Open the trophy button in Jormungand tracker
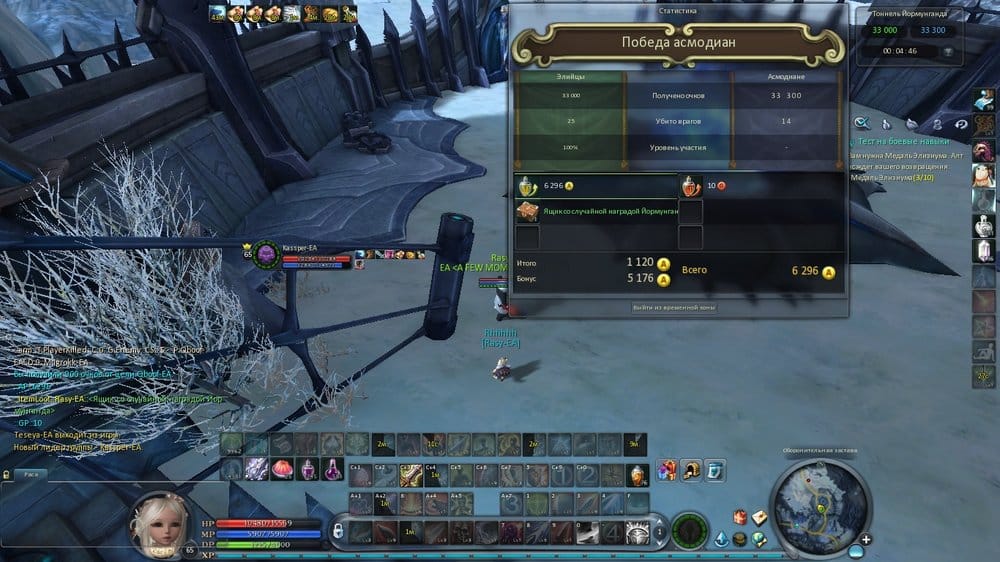The image size is (1000, 562). [x=948, y=51]
